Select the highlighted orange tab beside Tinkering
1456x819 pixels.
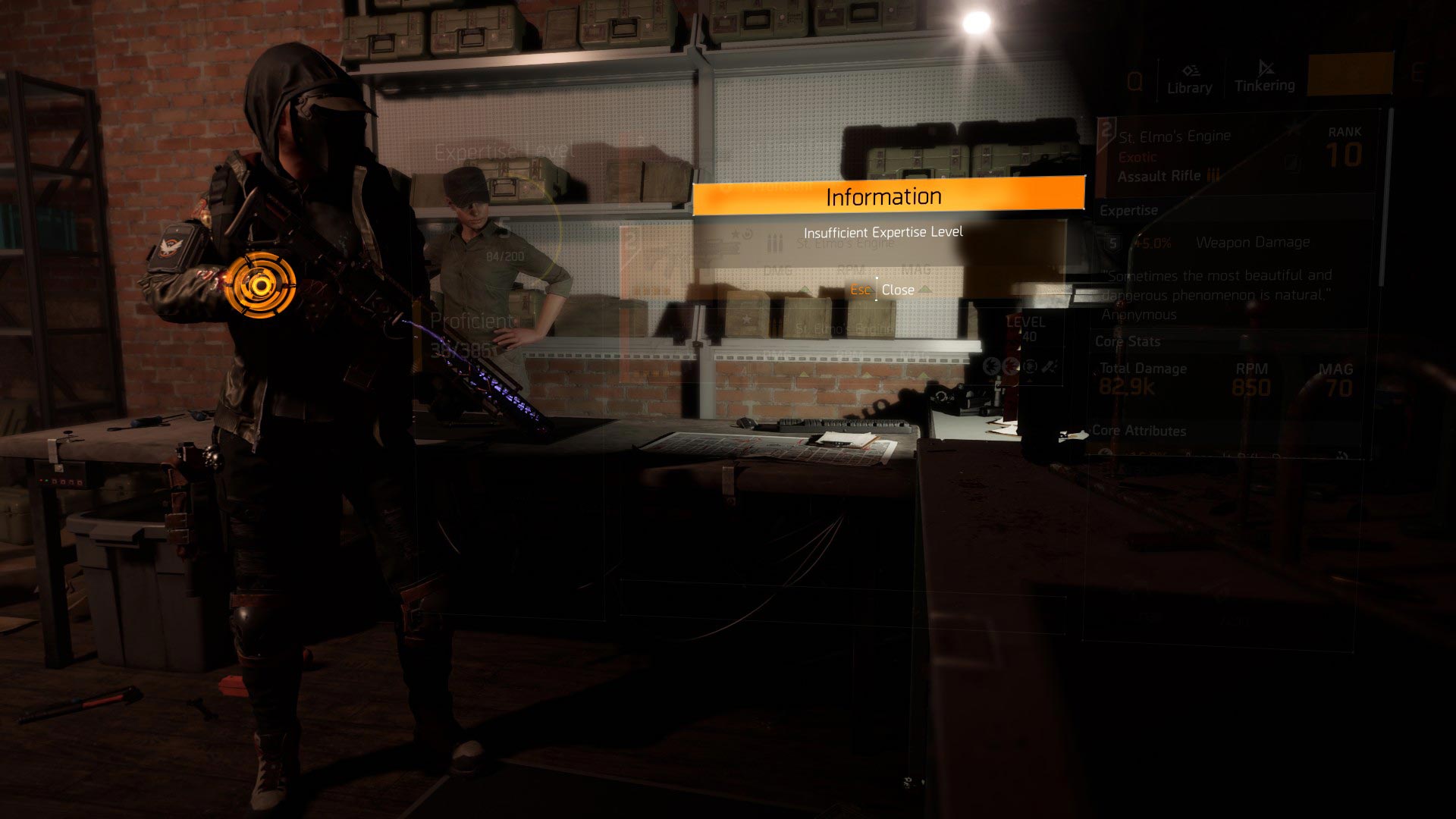(x=1351, y=75)
